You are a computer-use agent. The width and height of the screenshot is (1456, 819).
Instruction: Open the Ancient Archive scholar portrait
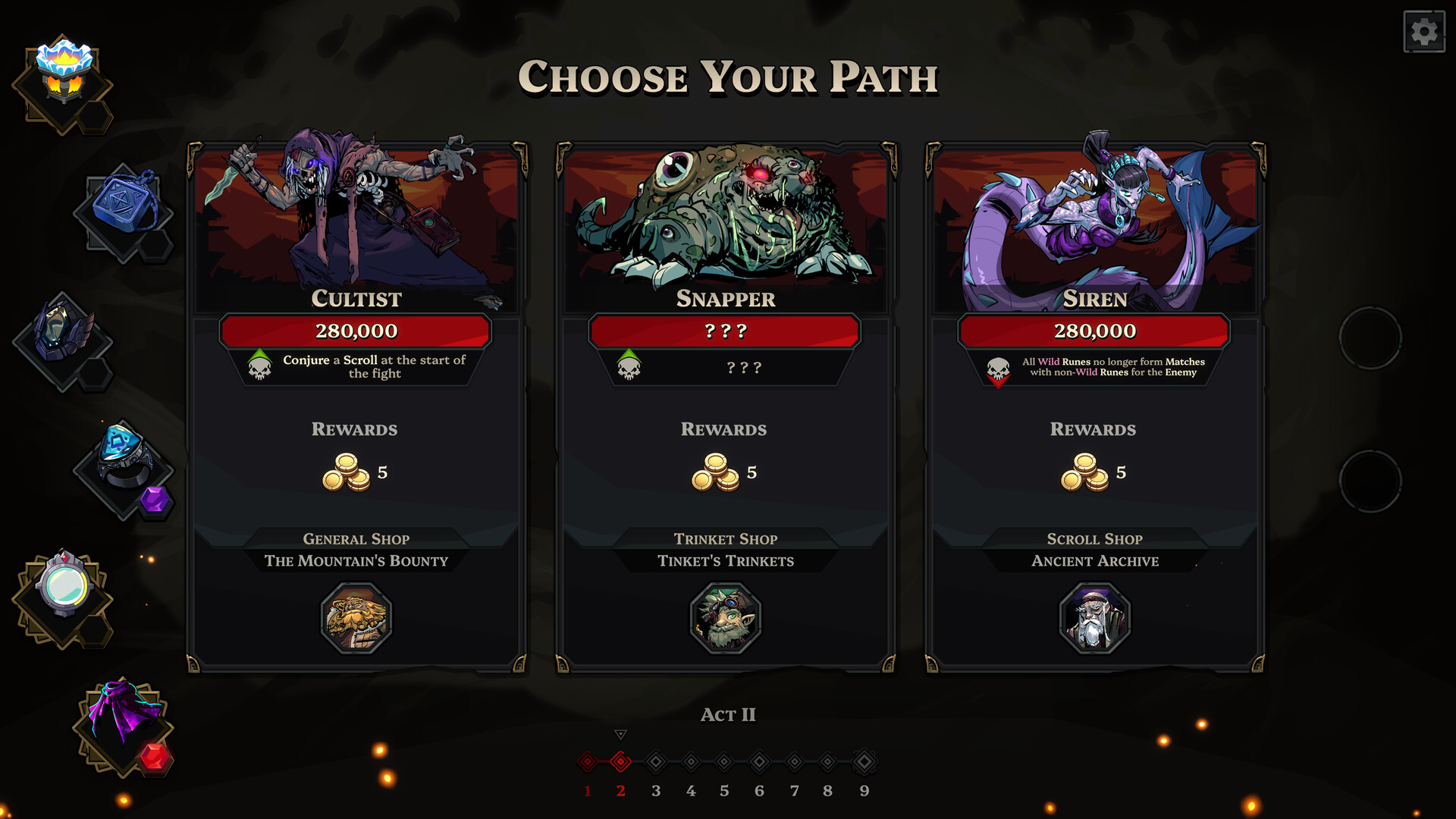1094,620
